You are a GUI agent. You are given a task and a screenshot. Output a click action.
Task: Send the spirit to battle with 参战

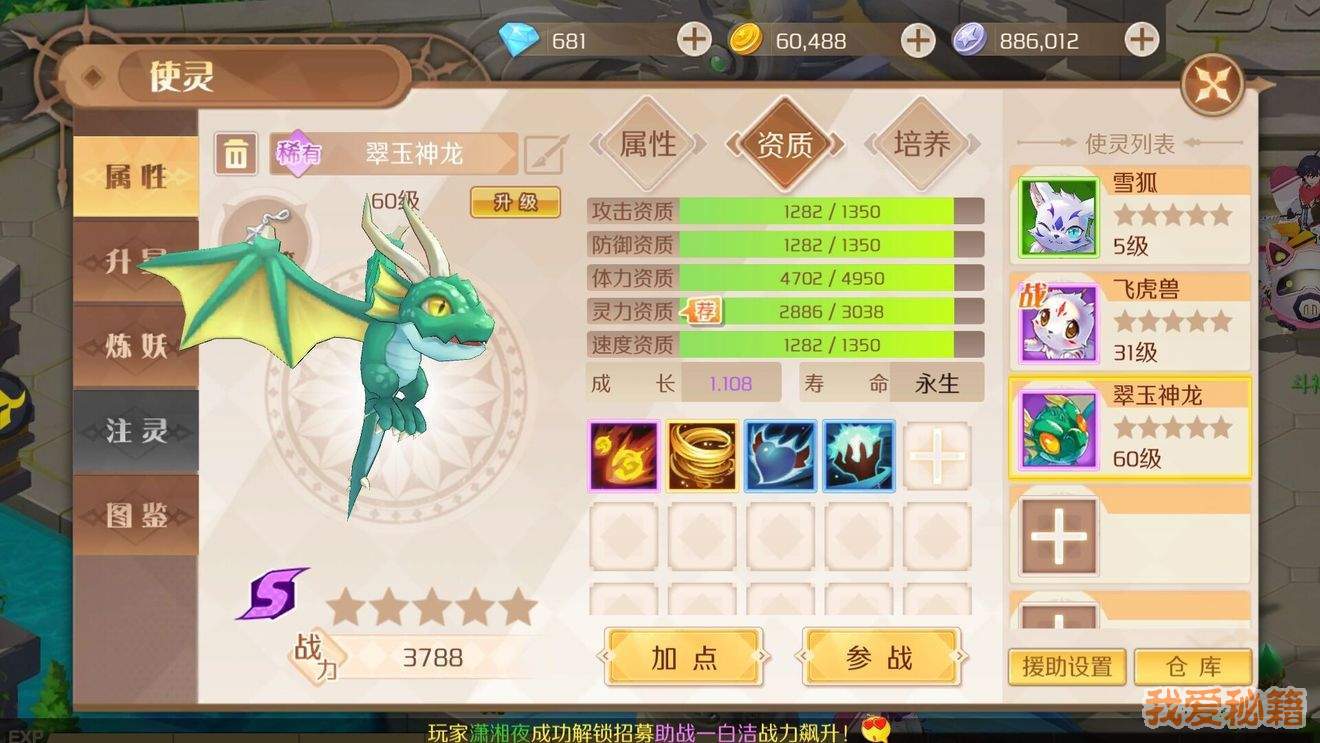[x=880, y=658]
